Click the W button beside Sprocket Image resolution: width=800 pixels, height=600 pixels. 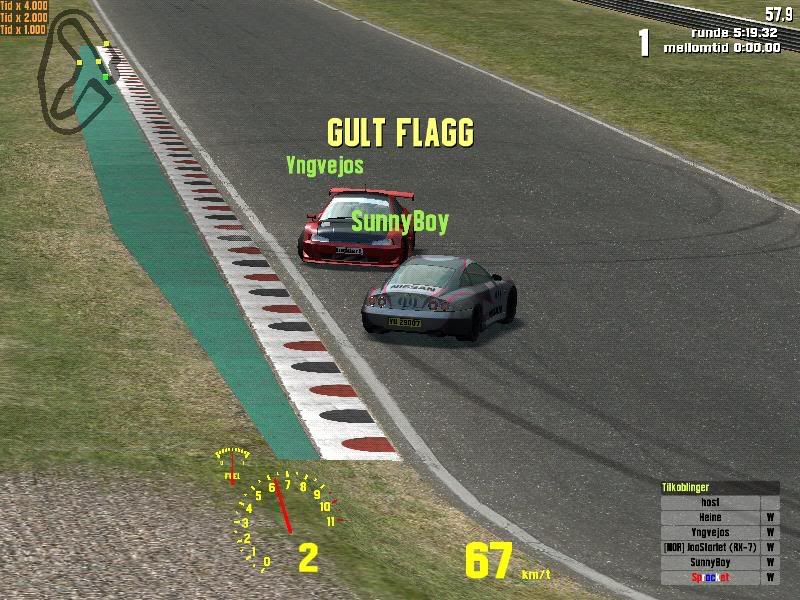tap(771, 577)
